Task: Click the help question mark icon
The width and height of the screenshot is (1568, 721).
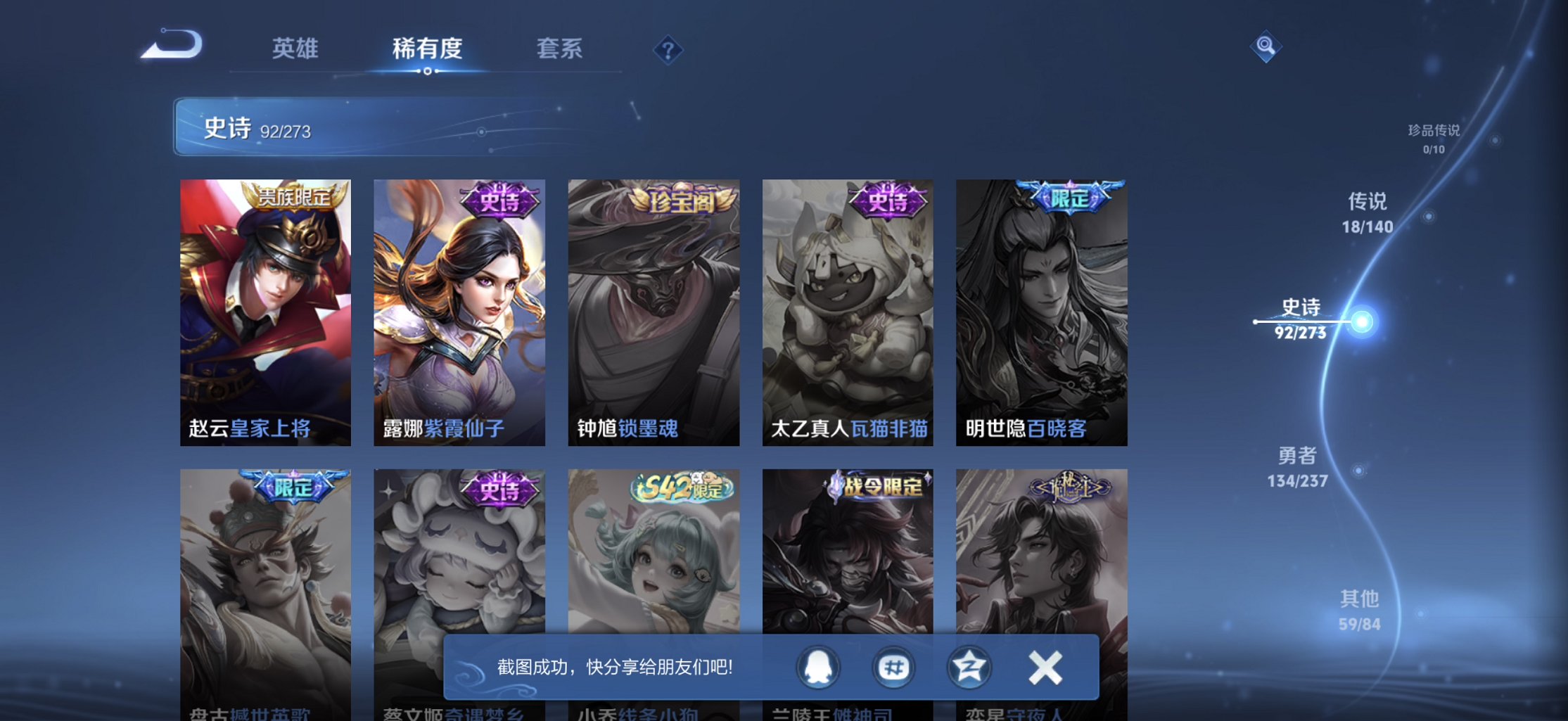Action: click(668, 49)
